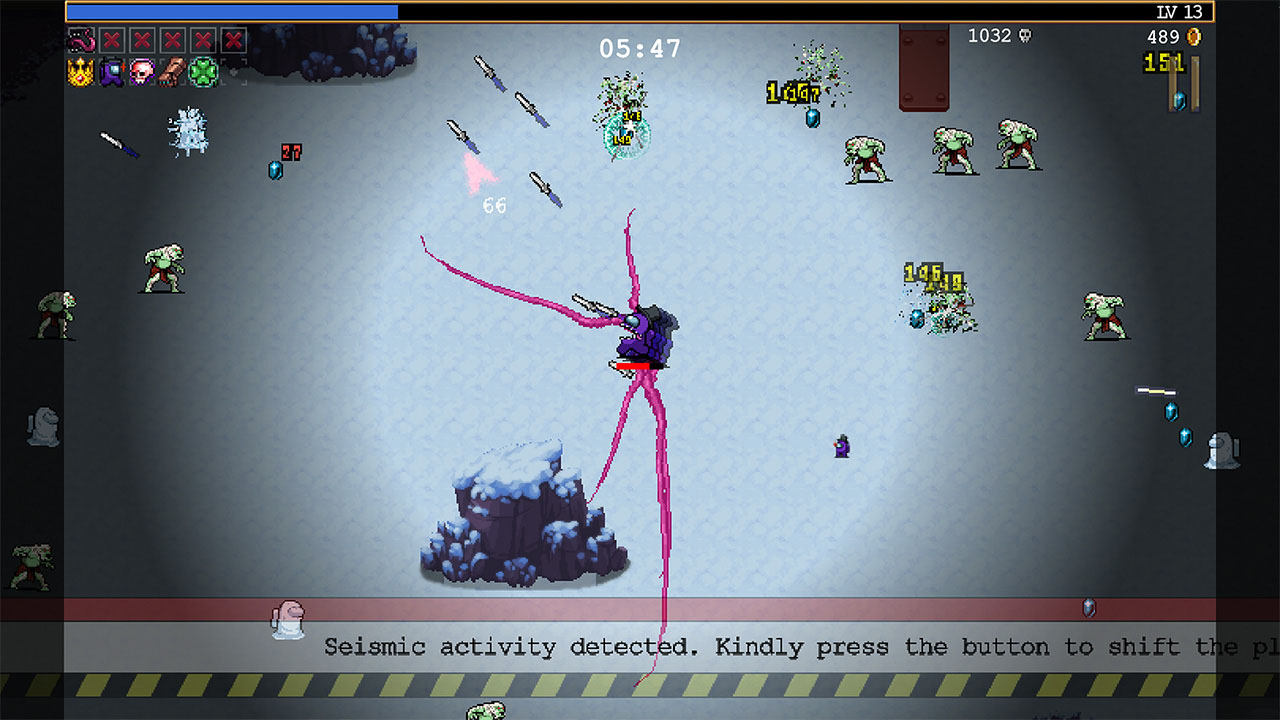Click the green Clover passive item icon
The image size is (1280, 720).
pos(202,72)
